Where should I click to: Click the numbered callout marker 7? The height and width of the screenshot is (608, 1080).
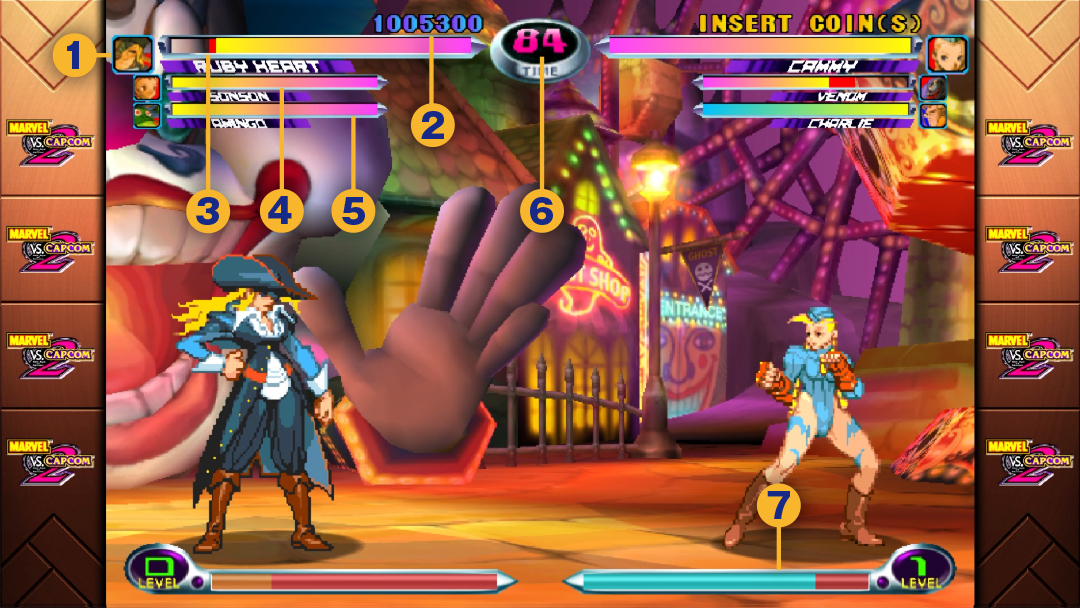coord(779,508)
